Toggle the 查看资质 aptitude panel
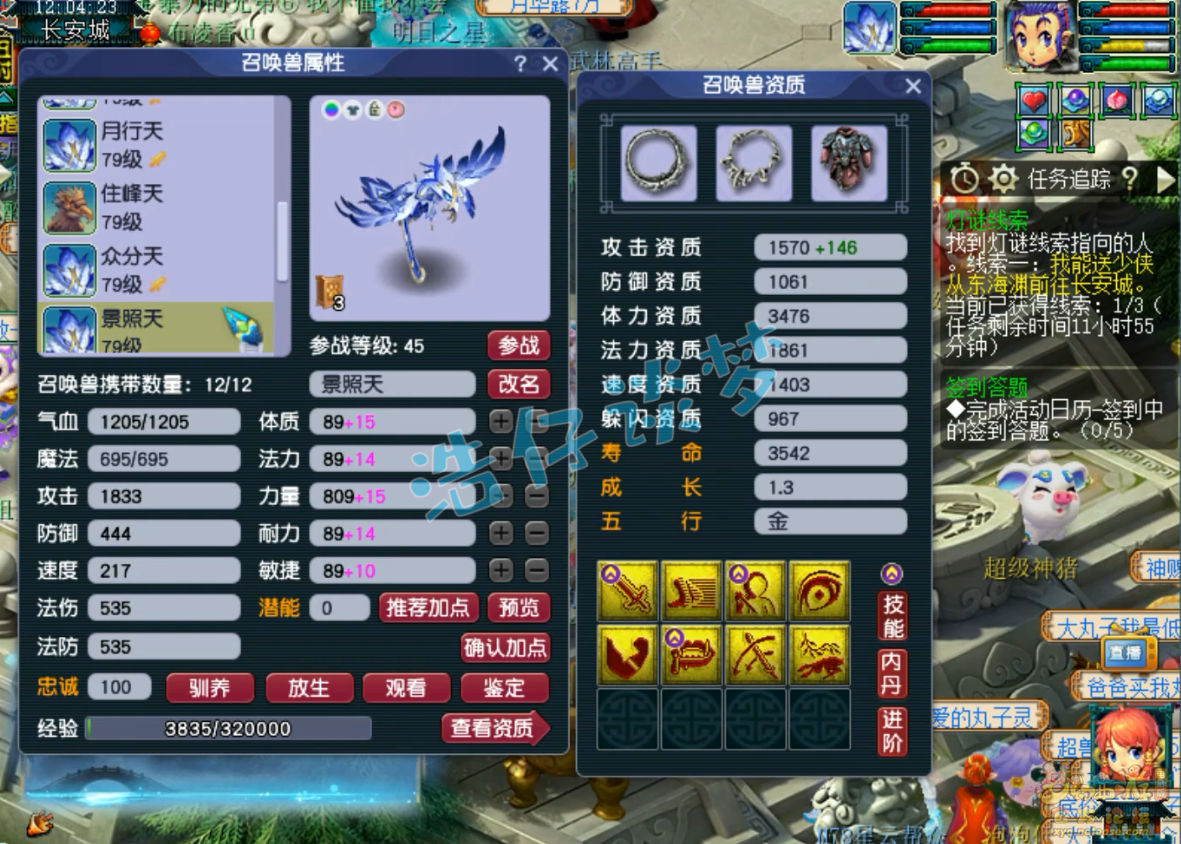The height and width of the screenshot is (844, 1181). (495, 729)
